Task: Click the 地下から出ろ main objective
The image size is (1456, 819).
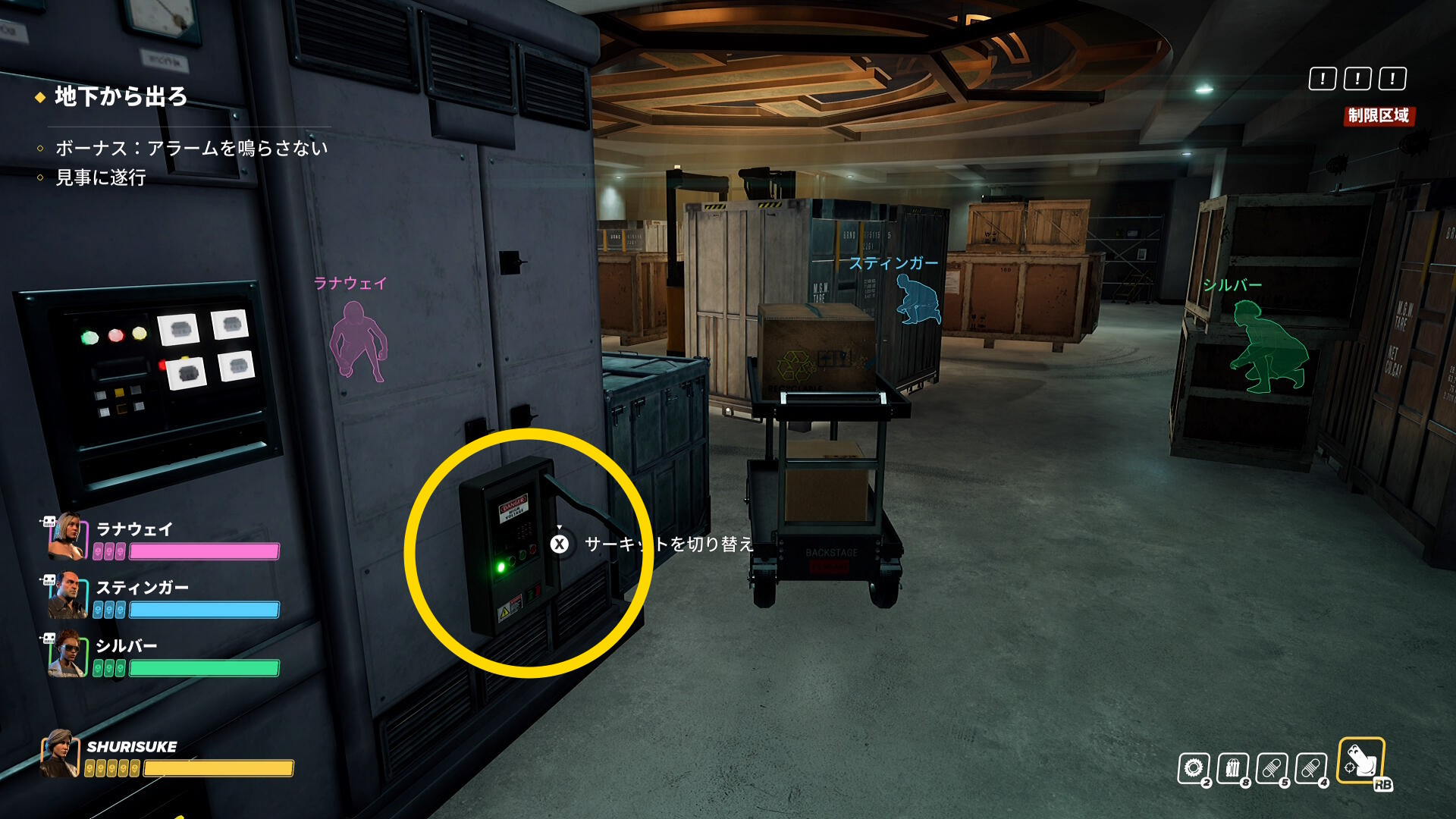Action: point(121,97)
